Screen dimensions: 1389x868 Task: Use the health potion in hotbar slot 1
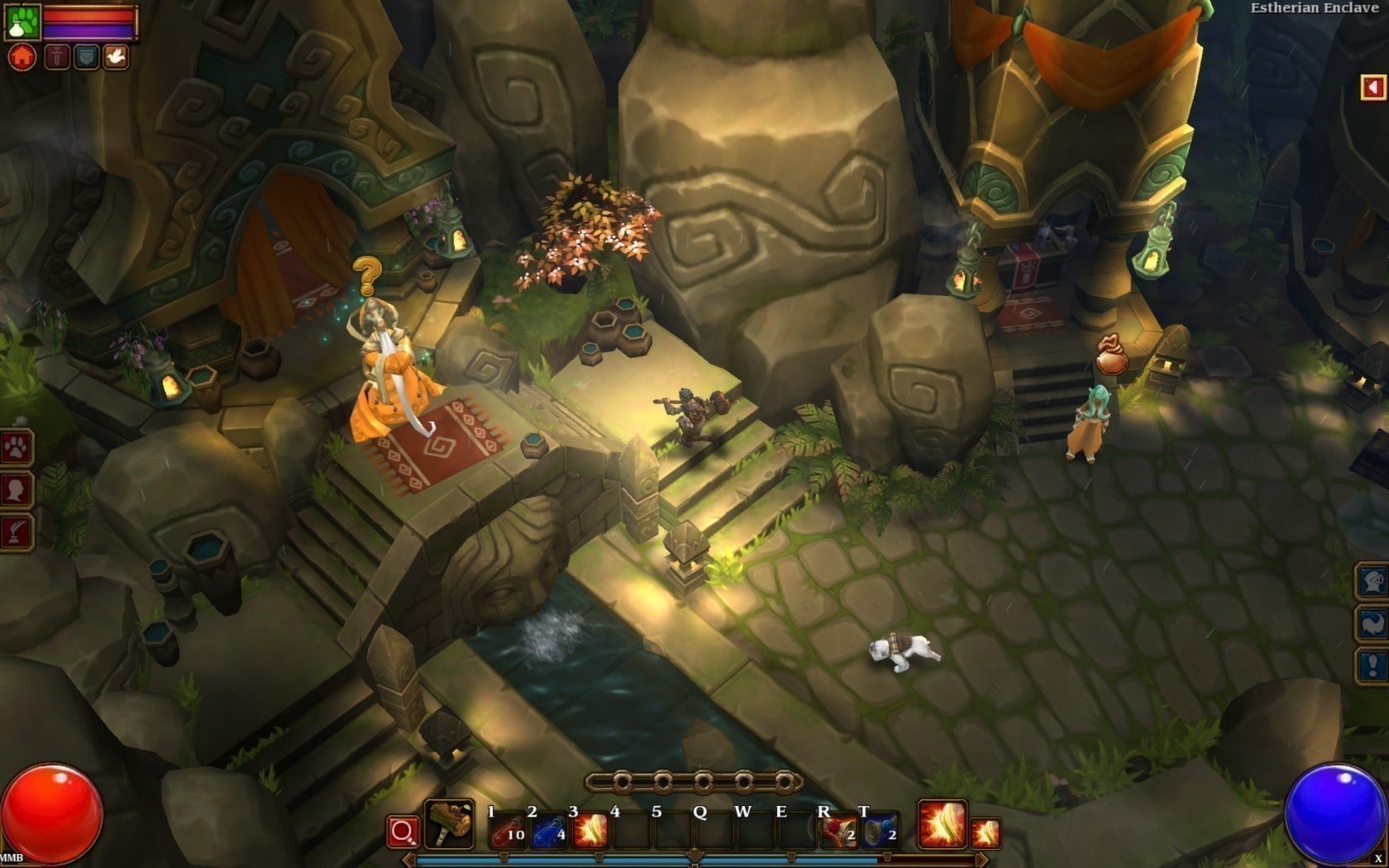[x=505, y=828]
